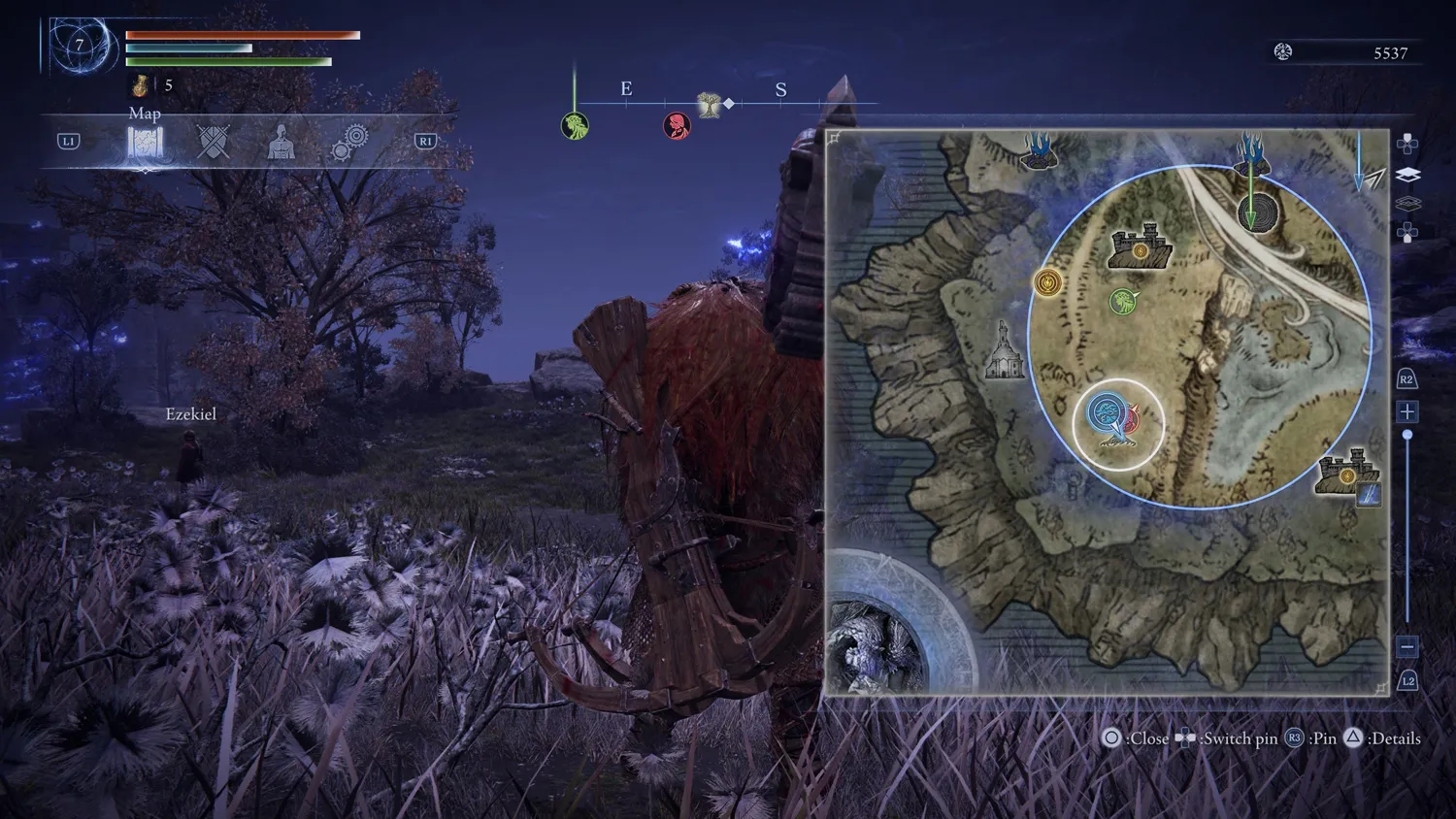Select the castle marker inside the circle
This screenshot has height=819, width=1456.
(1141, 249)
